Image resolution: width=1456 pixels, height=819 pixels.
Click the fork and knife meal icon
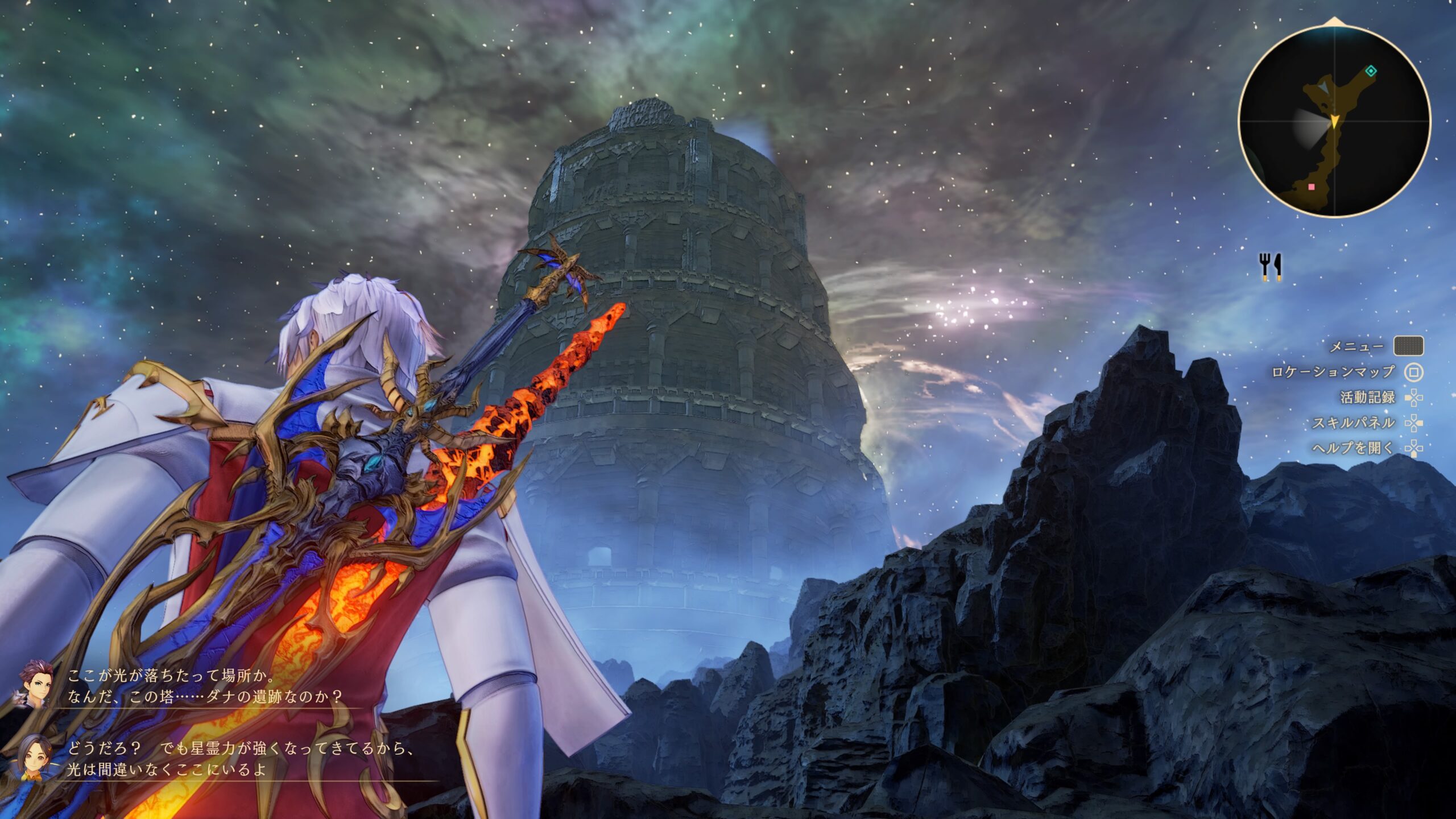pyautogui.click(x=1271, y=267)
